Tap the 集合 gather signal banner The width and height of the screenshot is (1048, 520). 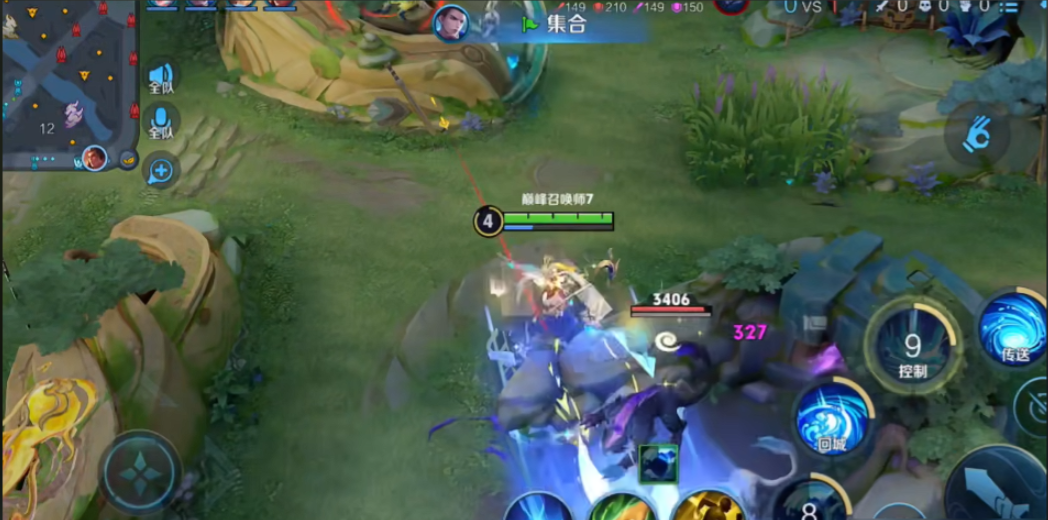coord(567,23)
